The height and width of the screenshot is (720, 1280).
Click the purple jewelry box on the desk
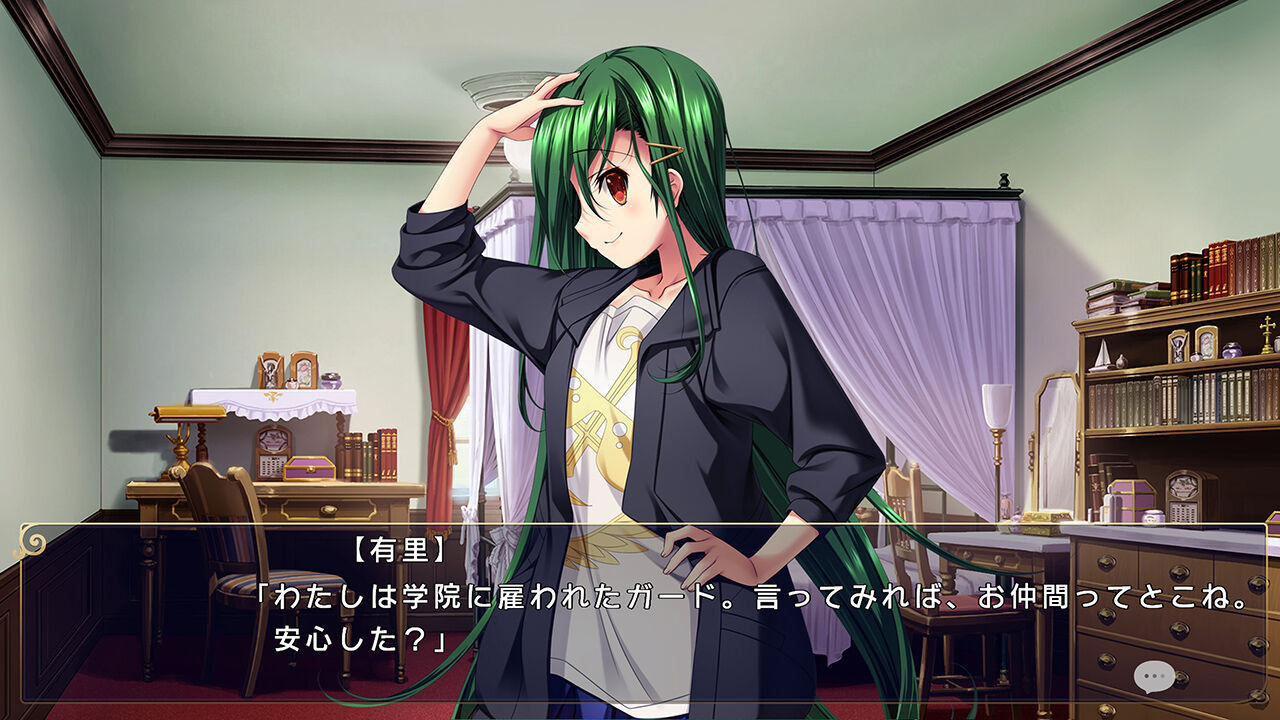pos(309,468)
